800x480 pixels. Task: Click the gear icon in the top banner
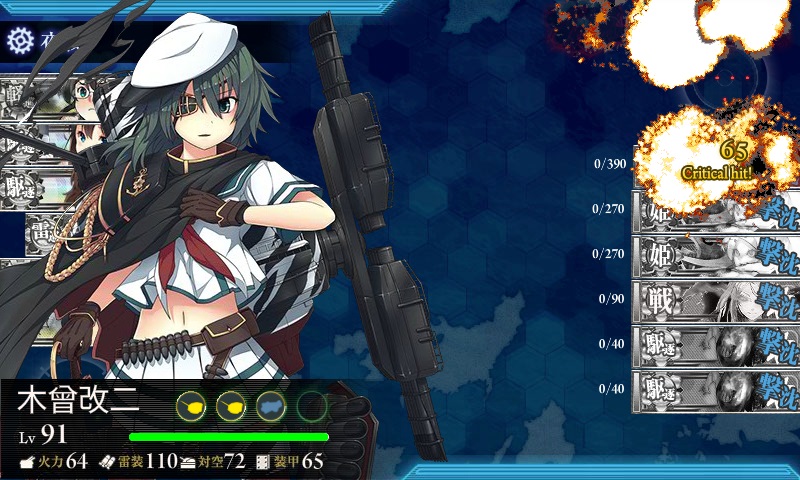(20, 40)
